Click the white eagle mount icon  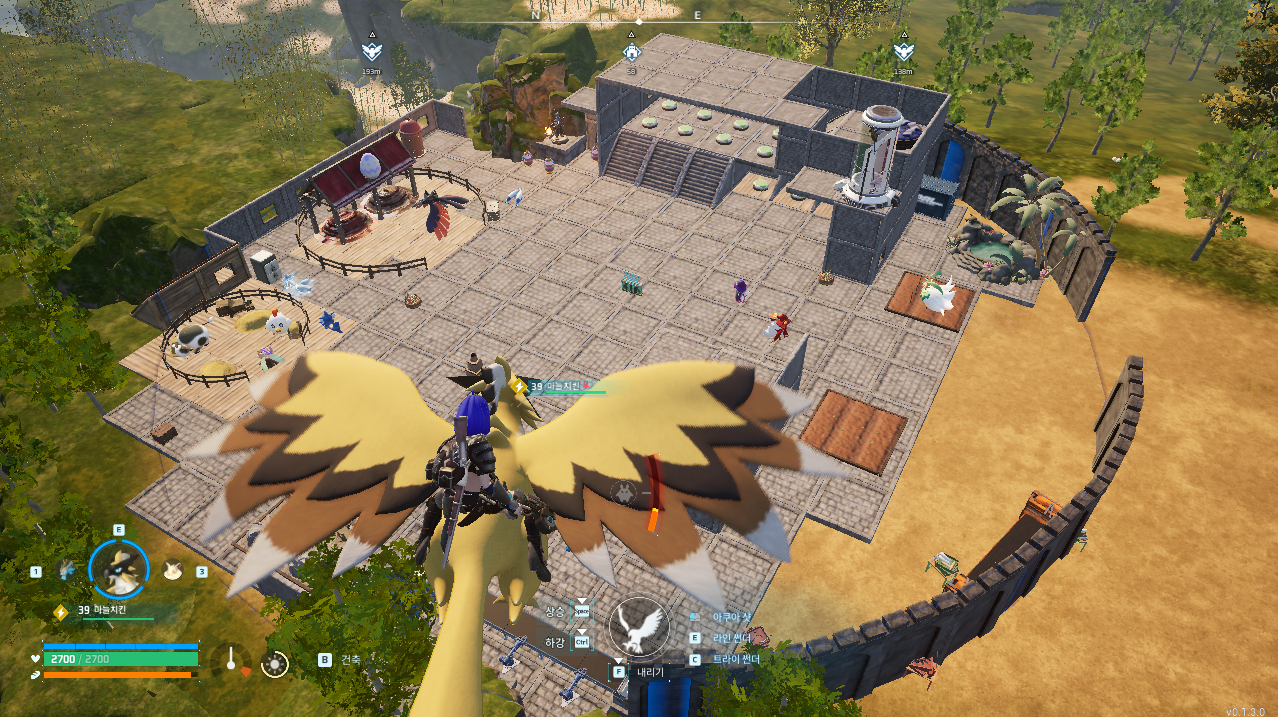coord(639,627)
